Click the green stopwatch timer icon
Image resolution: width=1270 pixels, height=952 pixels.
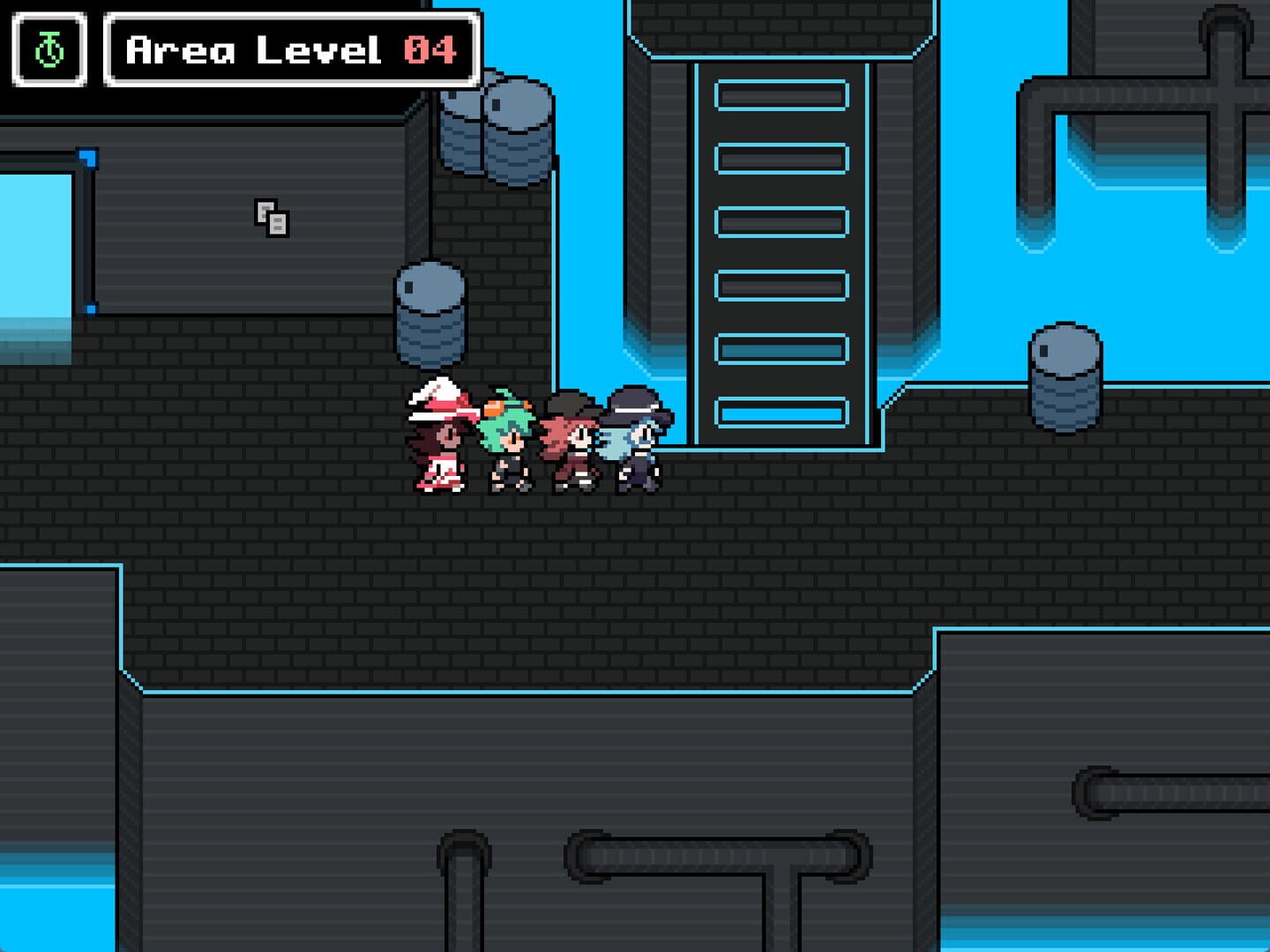(x=49, y=50)
